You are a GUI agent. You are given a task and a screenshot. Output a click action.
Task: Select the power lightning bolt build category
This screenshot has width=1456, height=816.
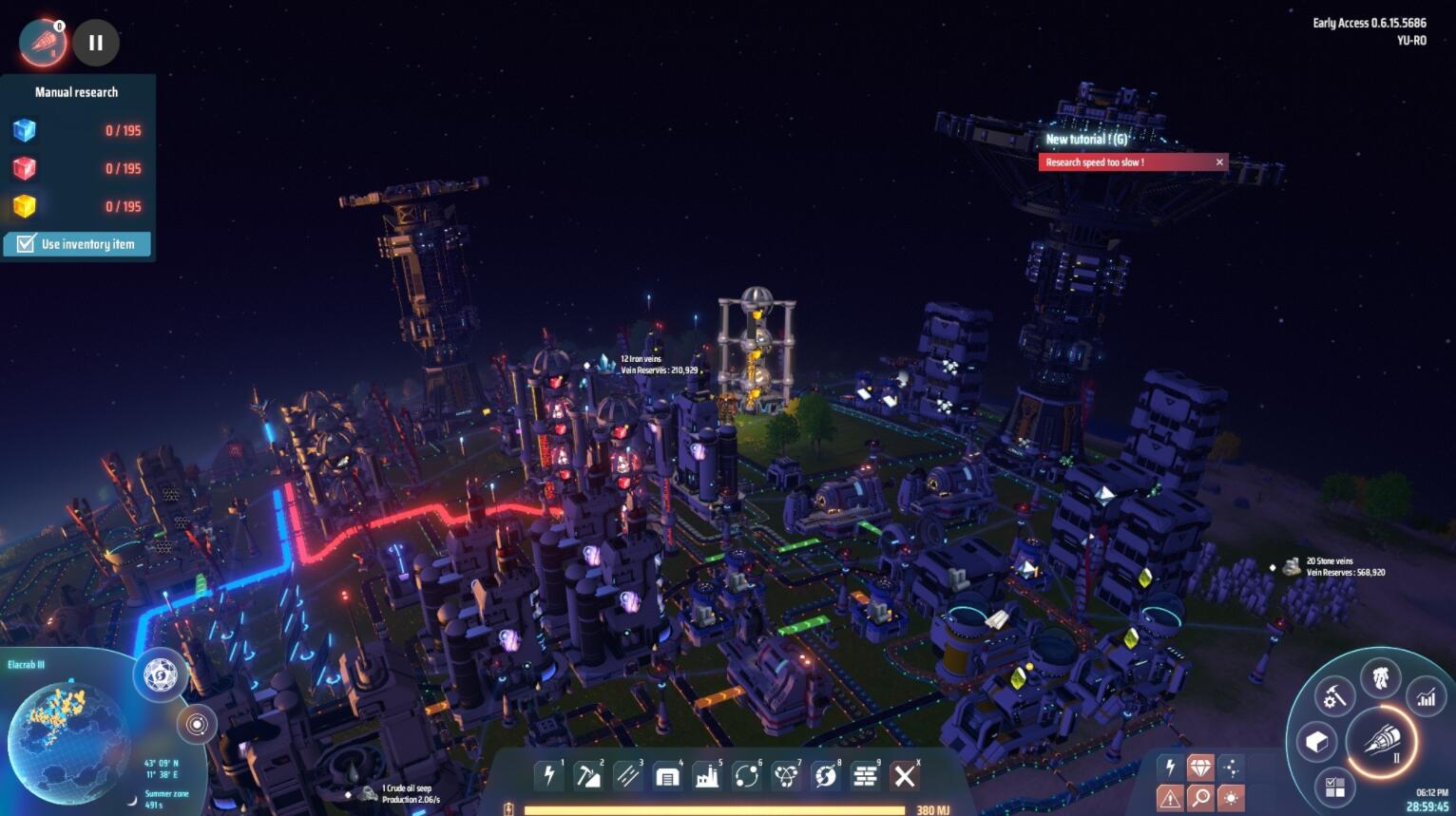pyautogui.click(x=548, y=776)
